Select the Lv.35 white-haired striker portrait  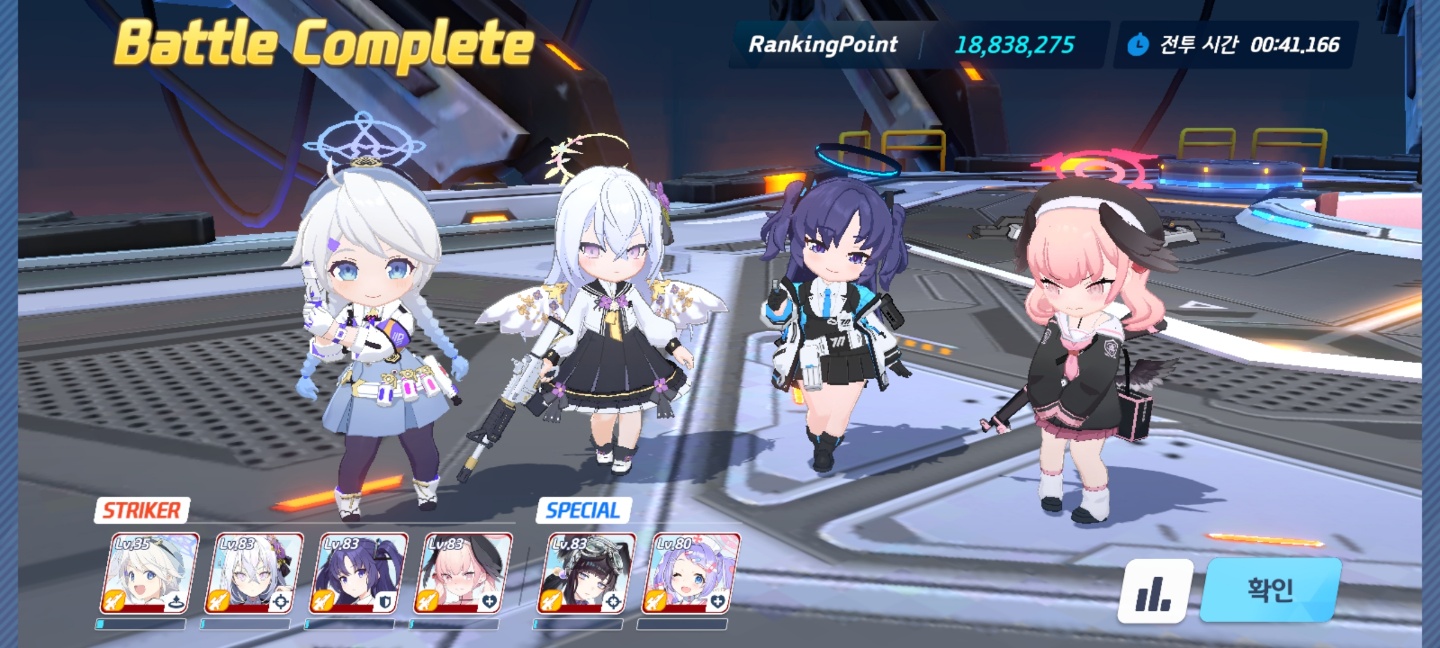150,573
